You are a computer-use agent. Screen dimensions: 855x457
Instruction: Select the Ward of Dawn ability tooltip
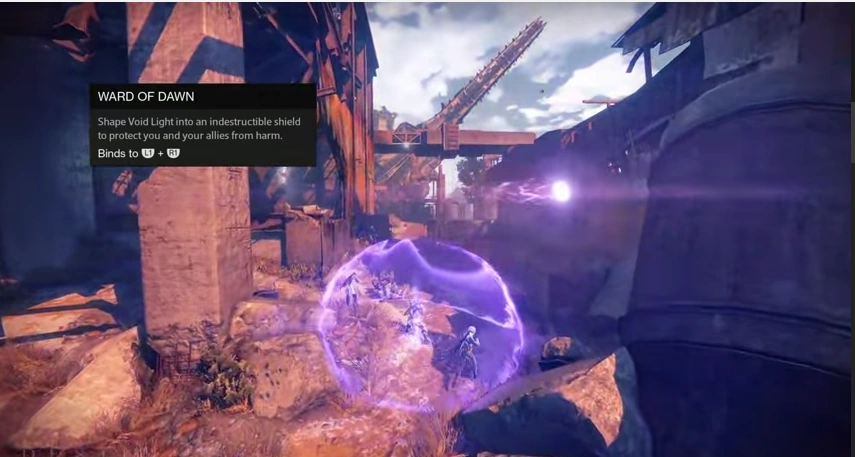(x=203, y=125)
